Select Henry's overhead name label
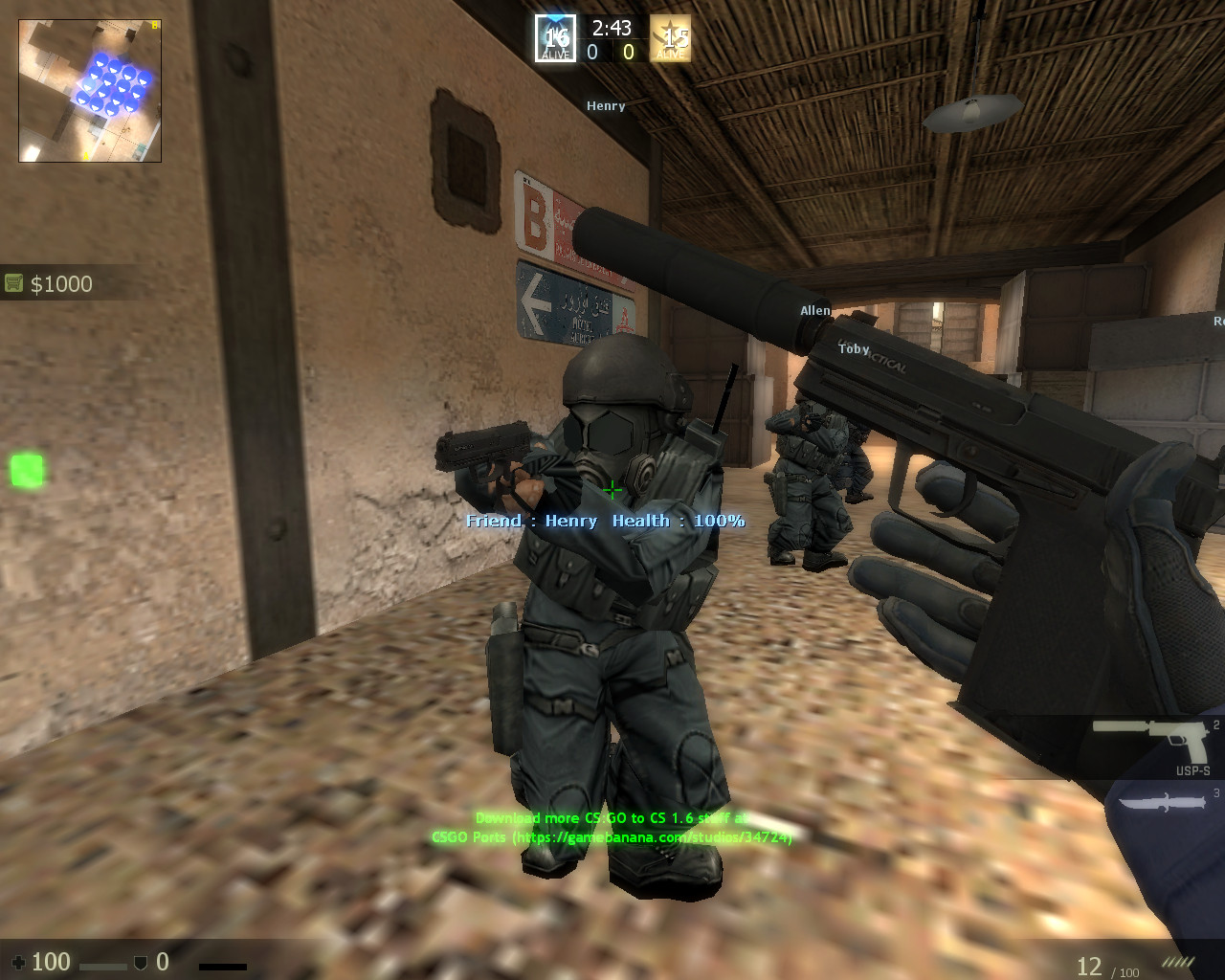 (606, 105)
